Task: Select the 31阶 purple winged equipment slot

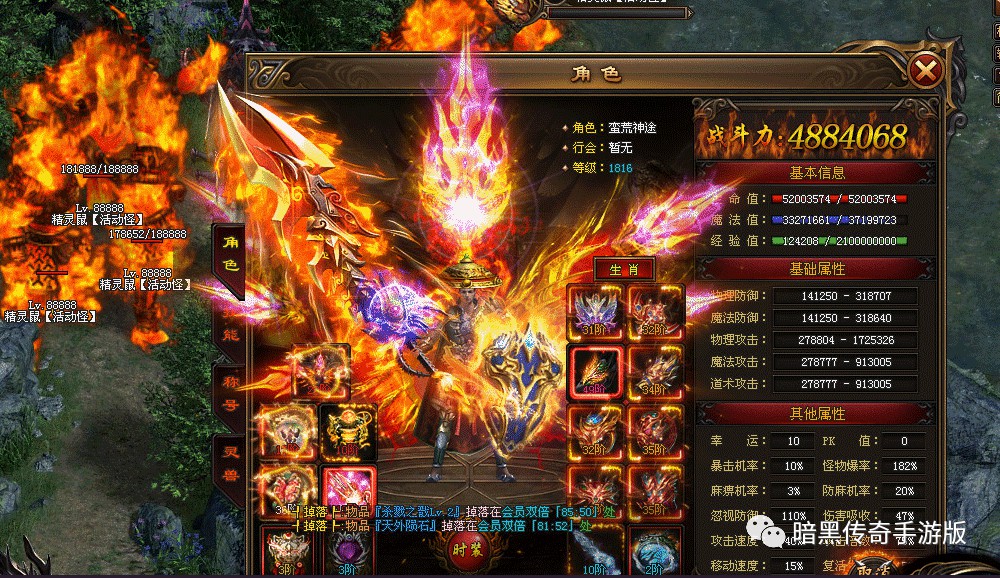Action: pos(595,311)
